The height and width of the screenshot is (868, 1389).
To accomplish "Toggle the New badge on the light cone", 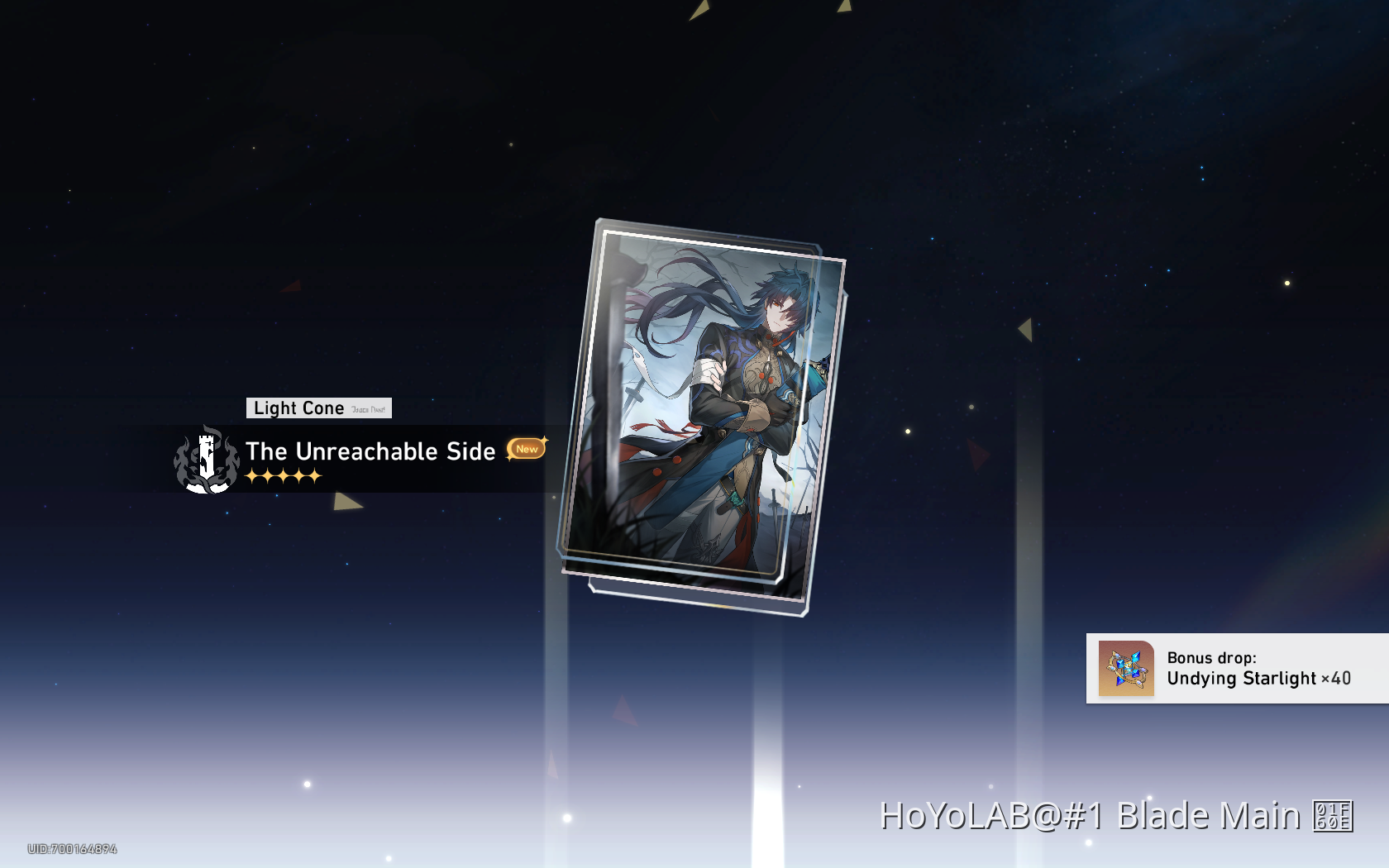I will point(526,449).
